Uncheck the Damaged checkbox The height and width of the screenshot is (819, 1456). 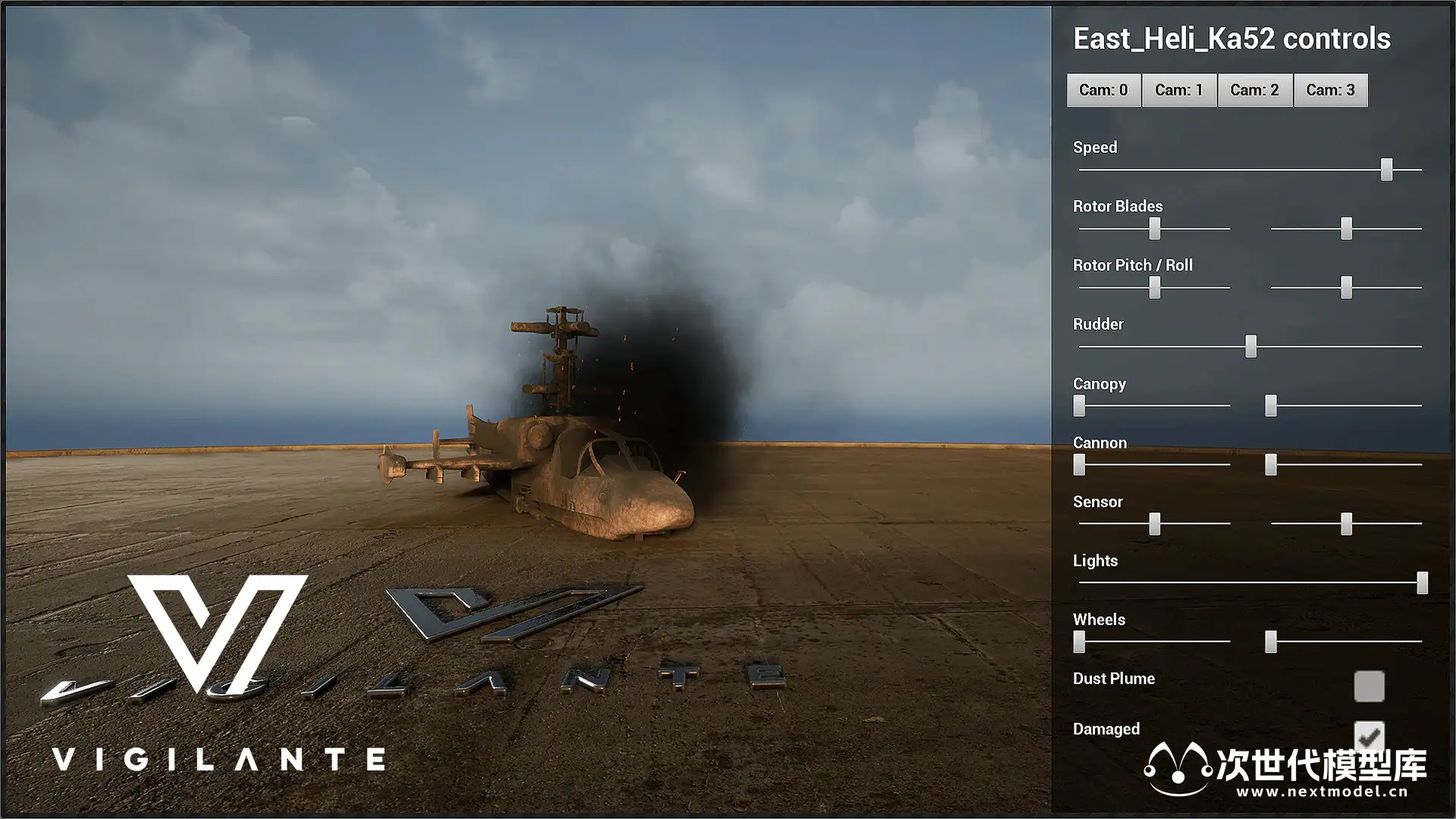(x=1369, y=736)
